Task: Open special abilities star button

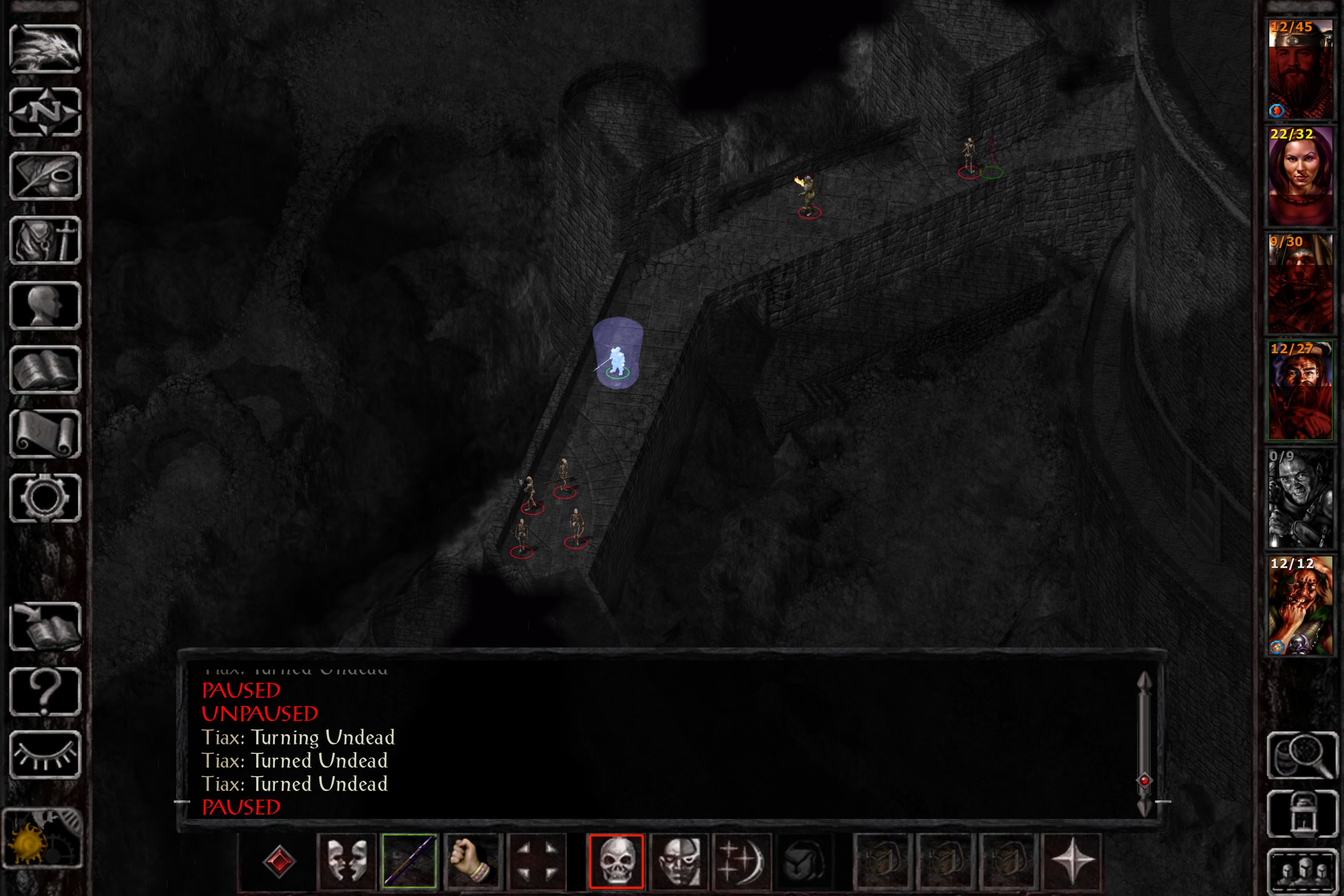Action: pyautogui.click(x=1071, y=861)
